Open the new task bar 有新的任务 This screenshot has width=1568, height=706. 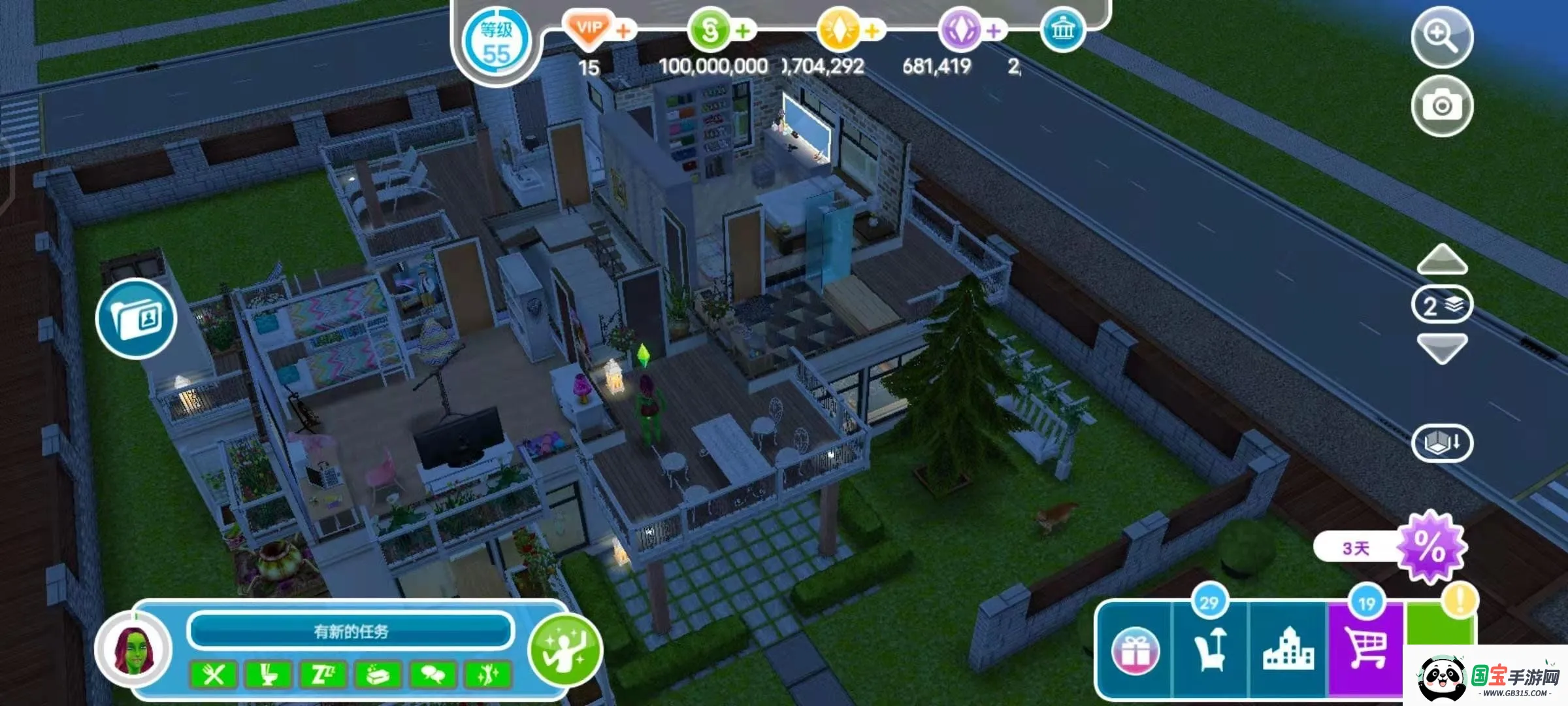click(x=351, y=631)
